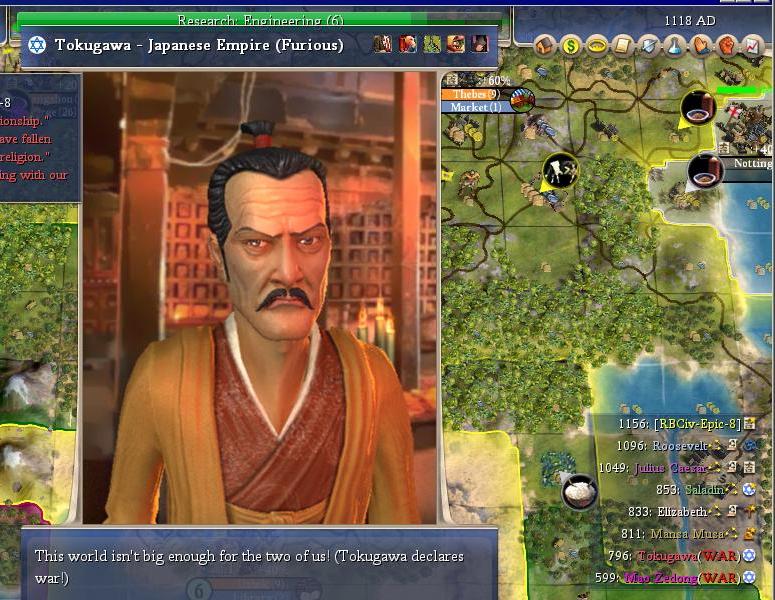The image size is (775, 600).
Task: Click the Research: Engineering progress bar
Action: [260, 19]
